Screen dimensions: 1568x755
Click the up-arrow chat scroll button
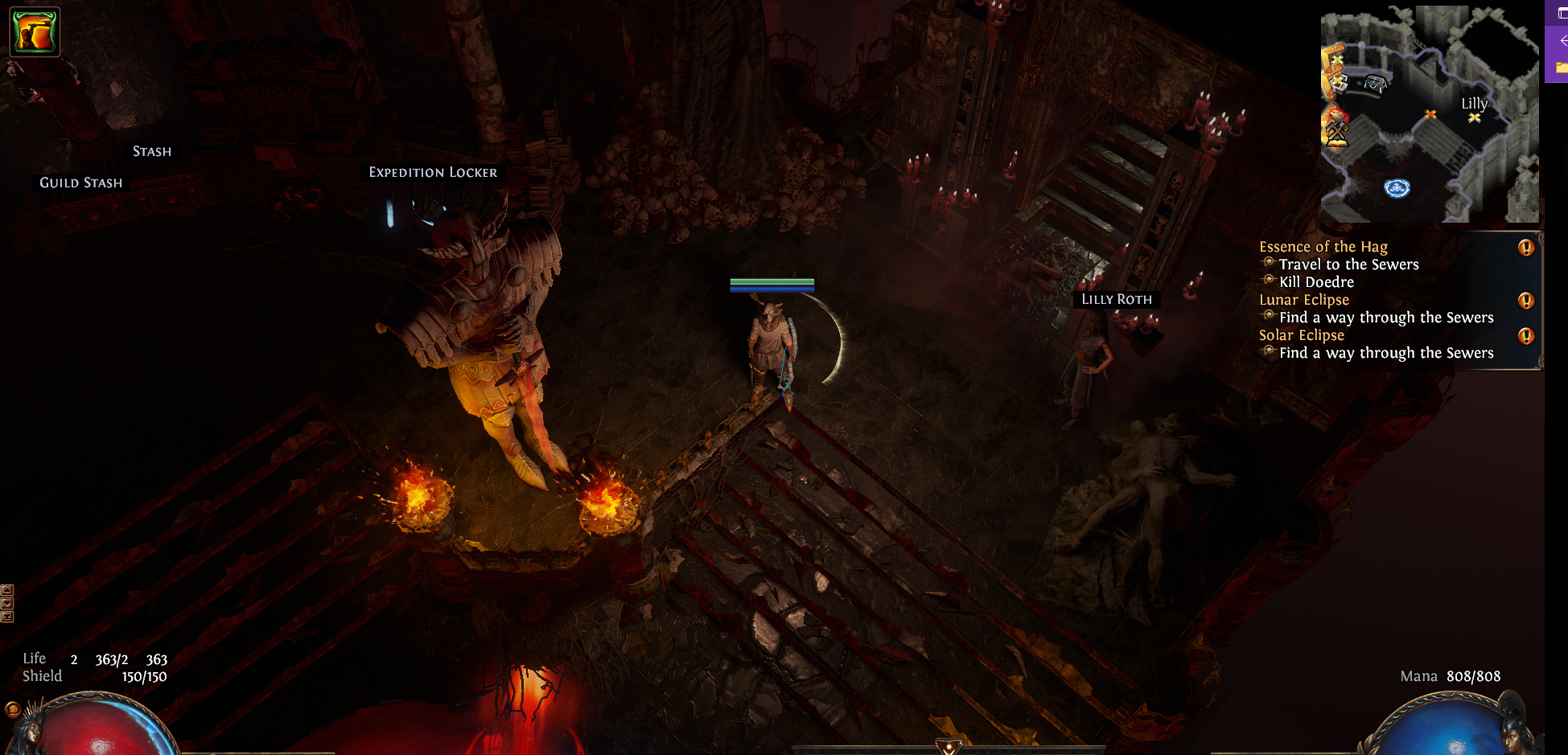click(x=7, y=590)
